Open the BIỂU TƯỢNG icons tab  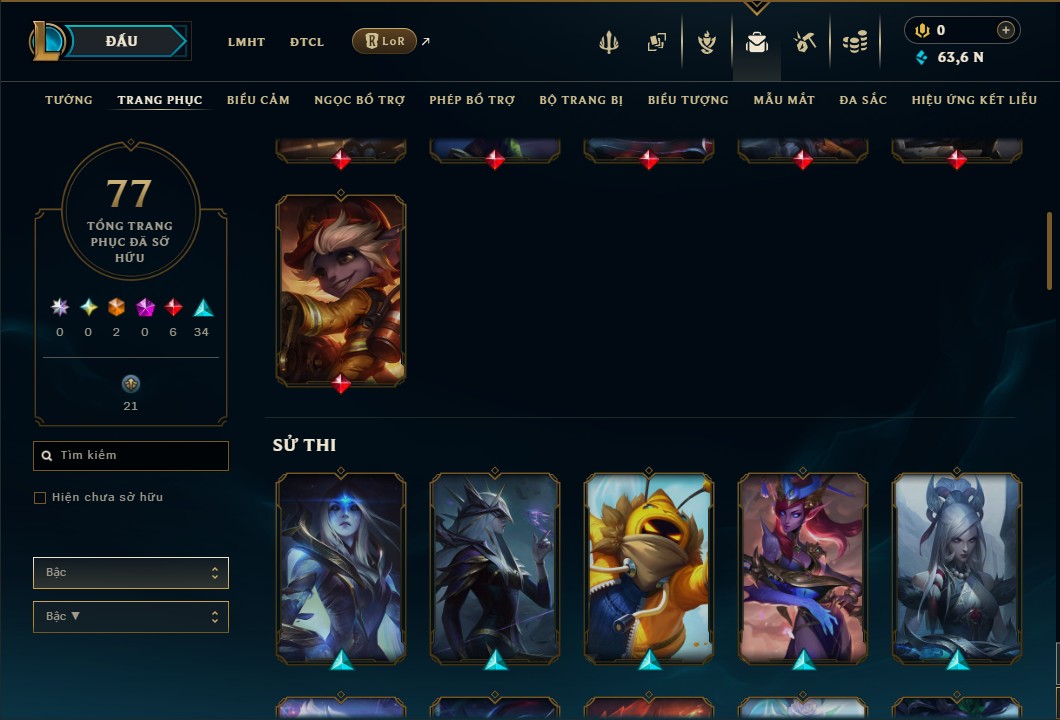click(688, 100)
